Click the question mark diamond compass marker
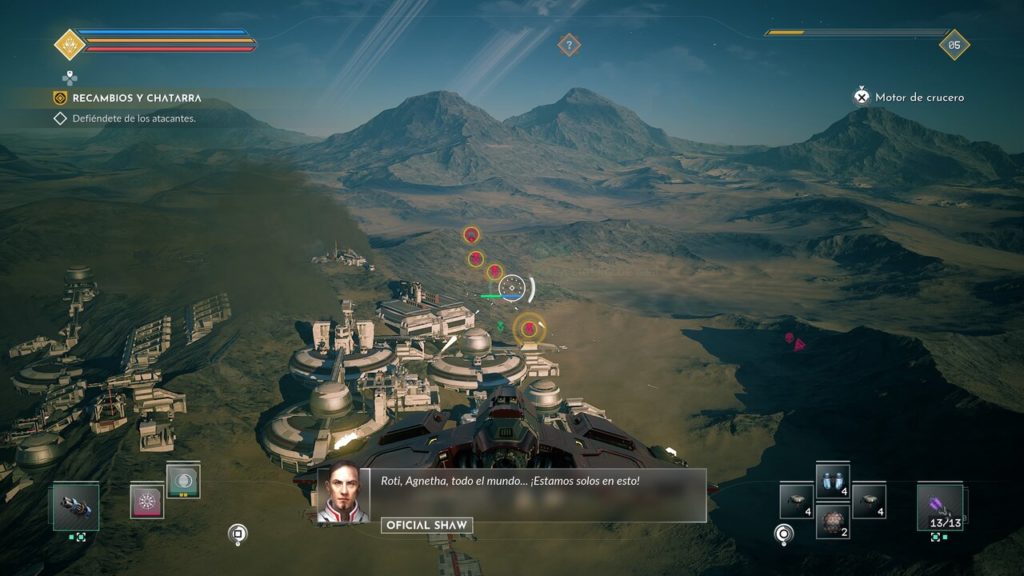Viewport: 1024px width, 576px height. tap(569, 45)
